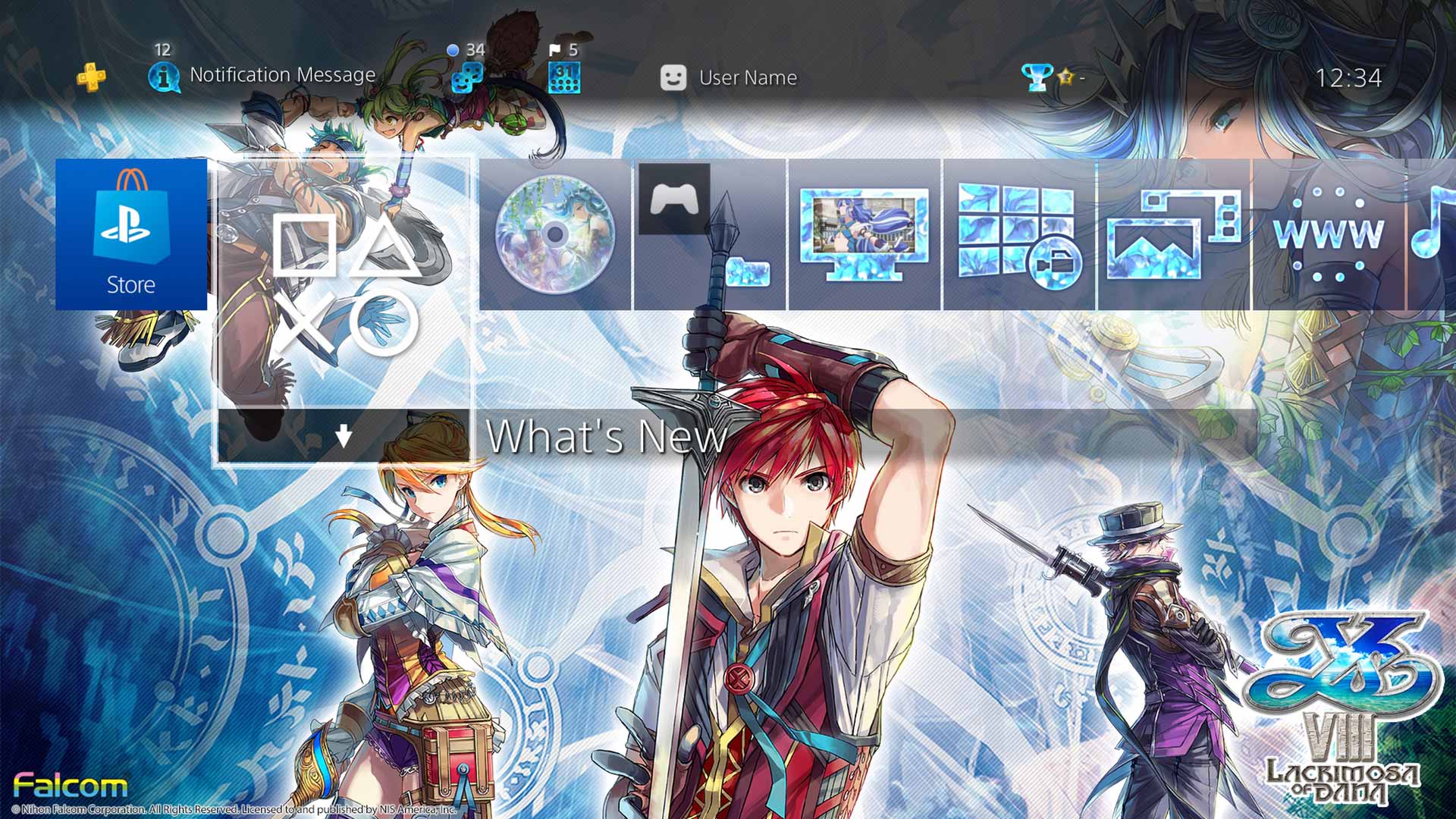Image resolution: width=1456 pixels, height=819 pixels.
Task: Open the PlayStation Plus icon
Action: coord(91,76)
